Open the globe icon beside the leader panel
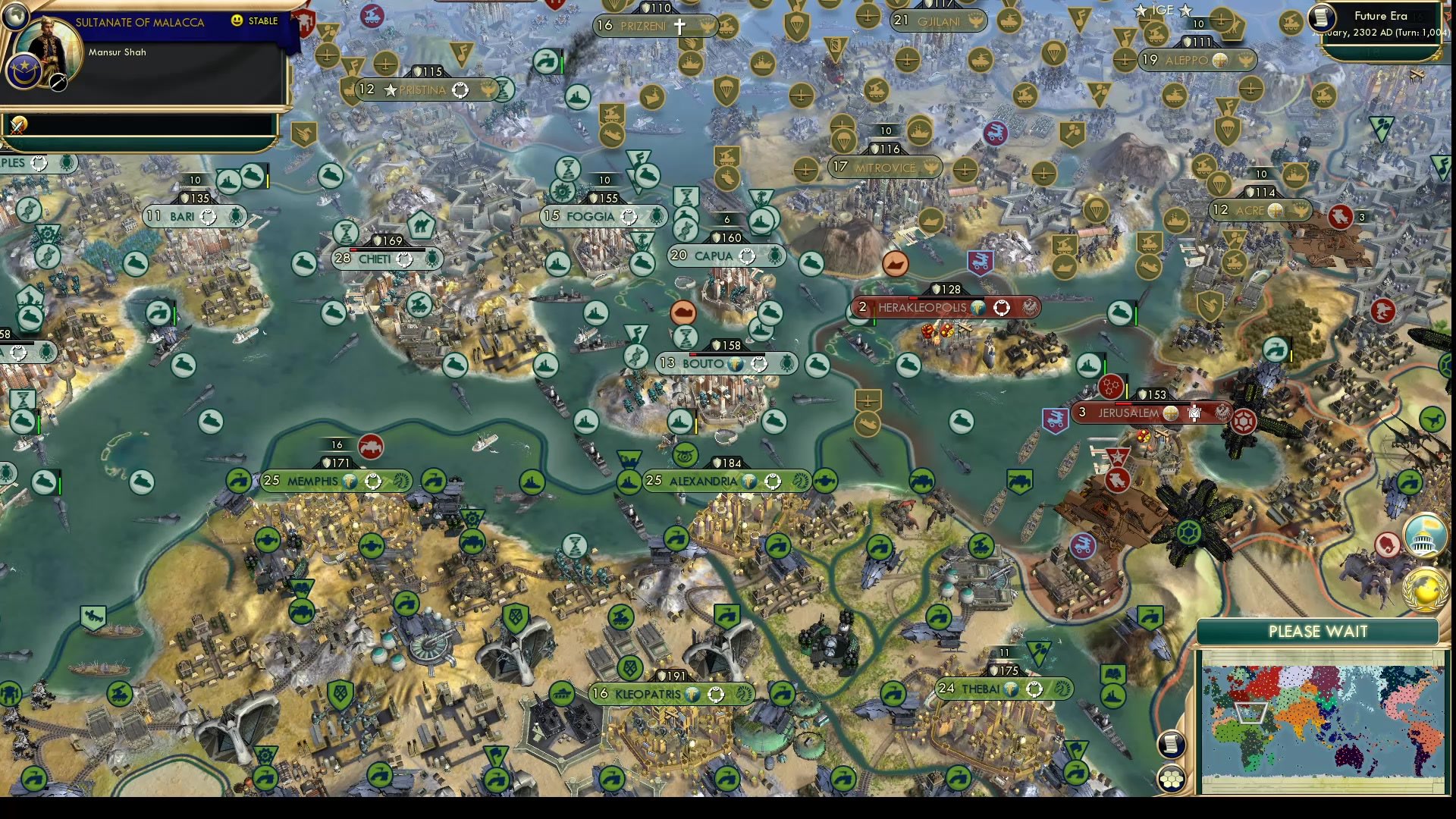This screenshot has width=1456, height=819. tap(17, 14)
